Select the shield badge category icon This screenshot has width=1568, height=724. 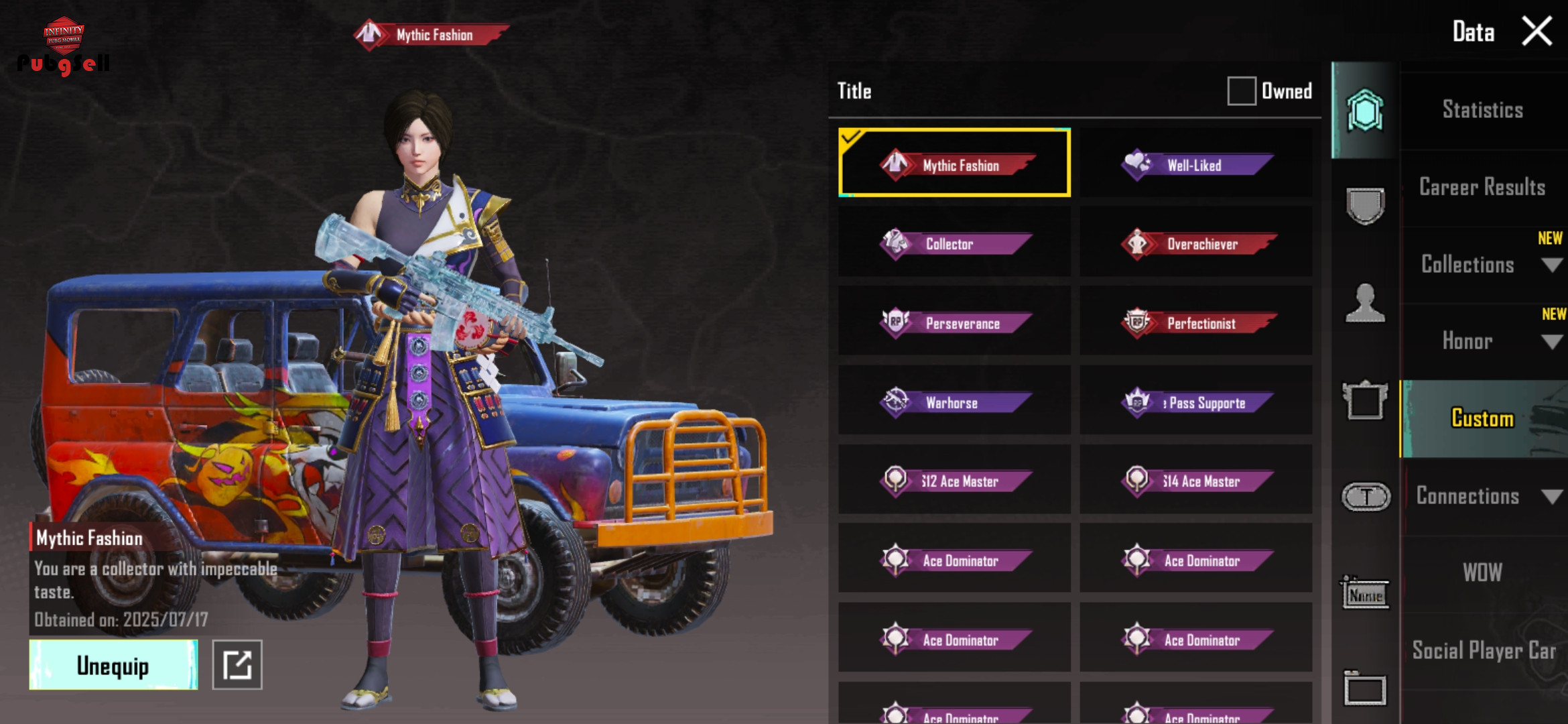[x=1365, y=205]
